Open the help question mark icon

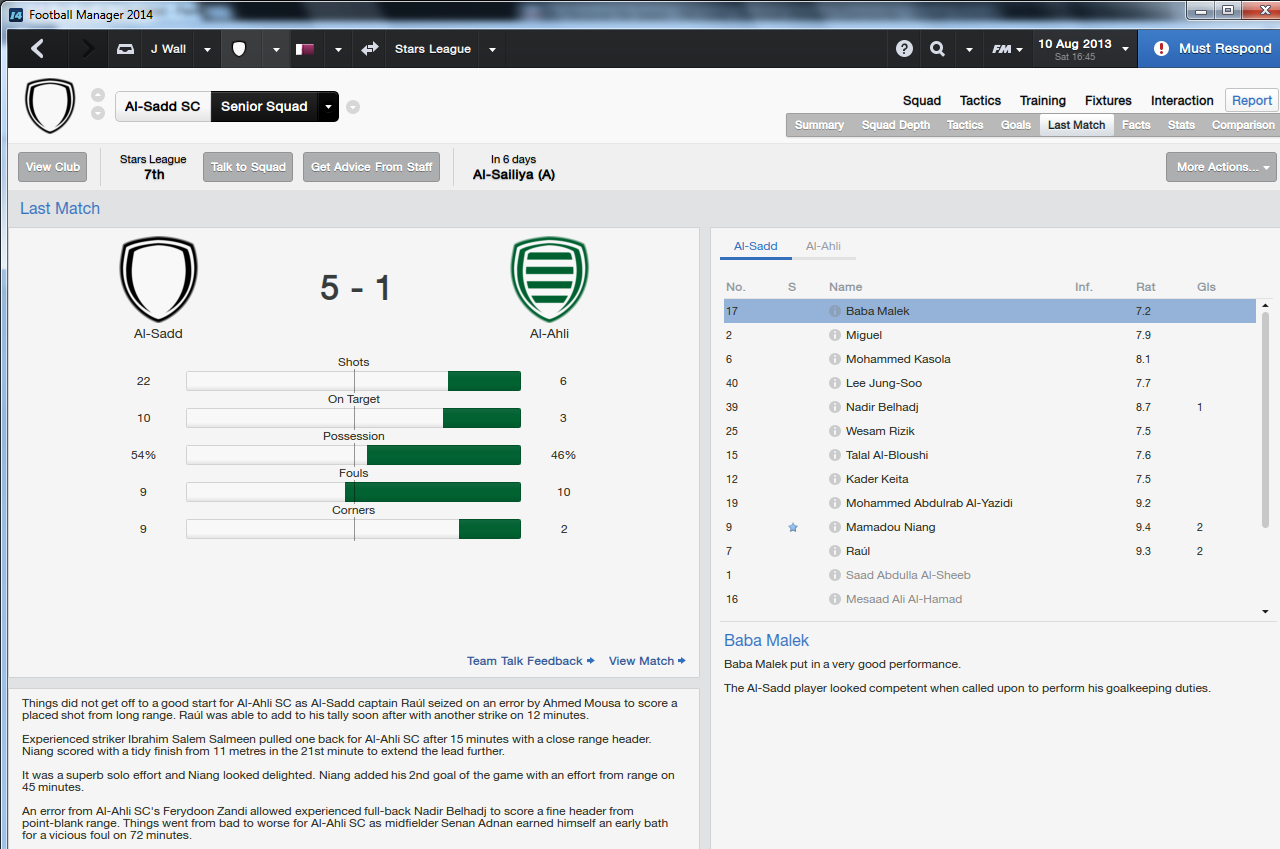904,49
